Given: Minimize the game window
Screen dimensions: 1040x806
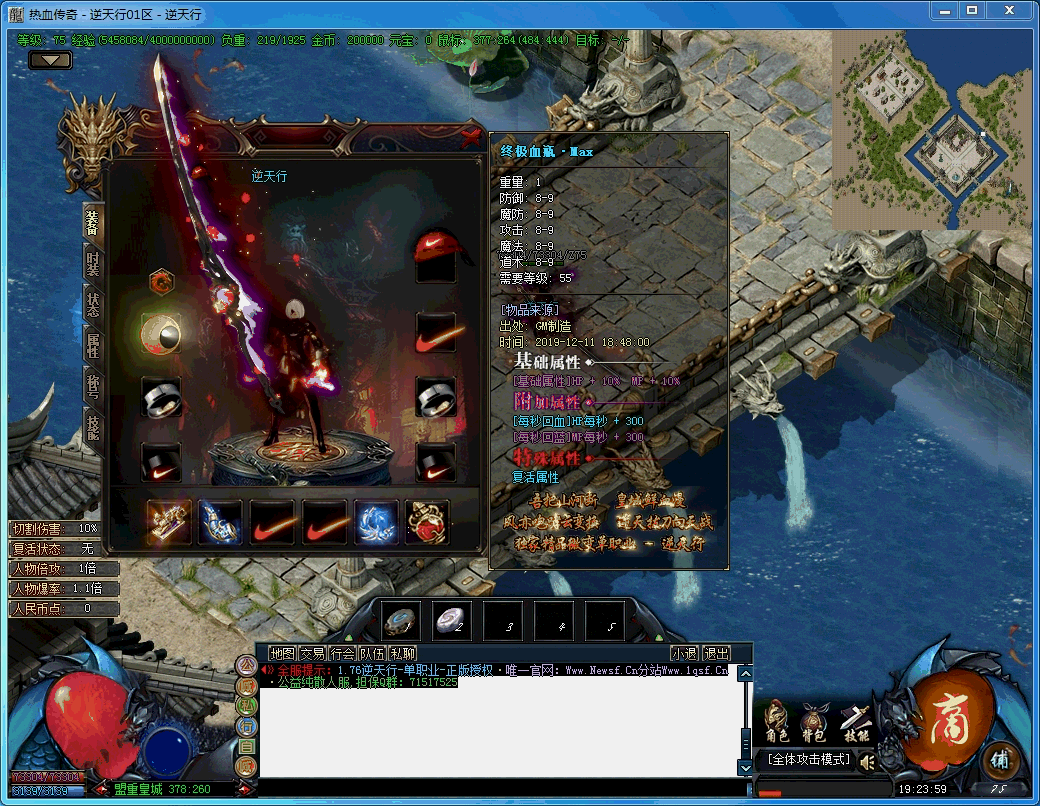Looking at the screenshot, I should coord(944,10).
